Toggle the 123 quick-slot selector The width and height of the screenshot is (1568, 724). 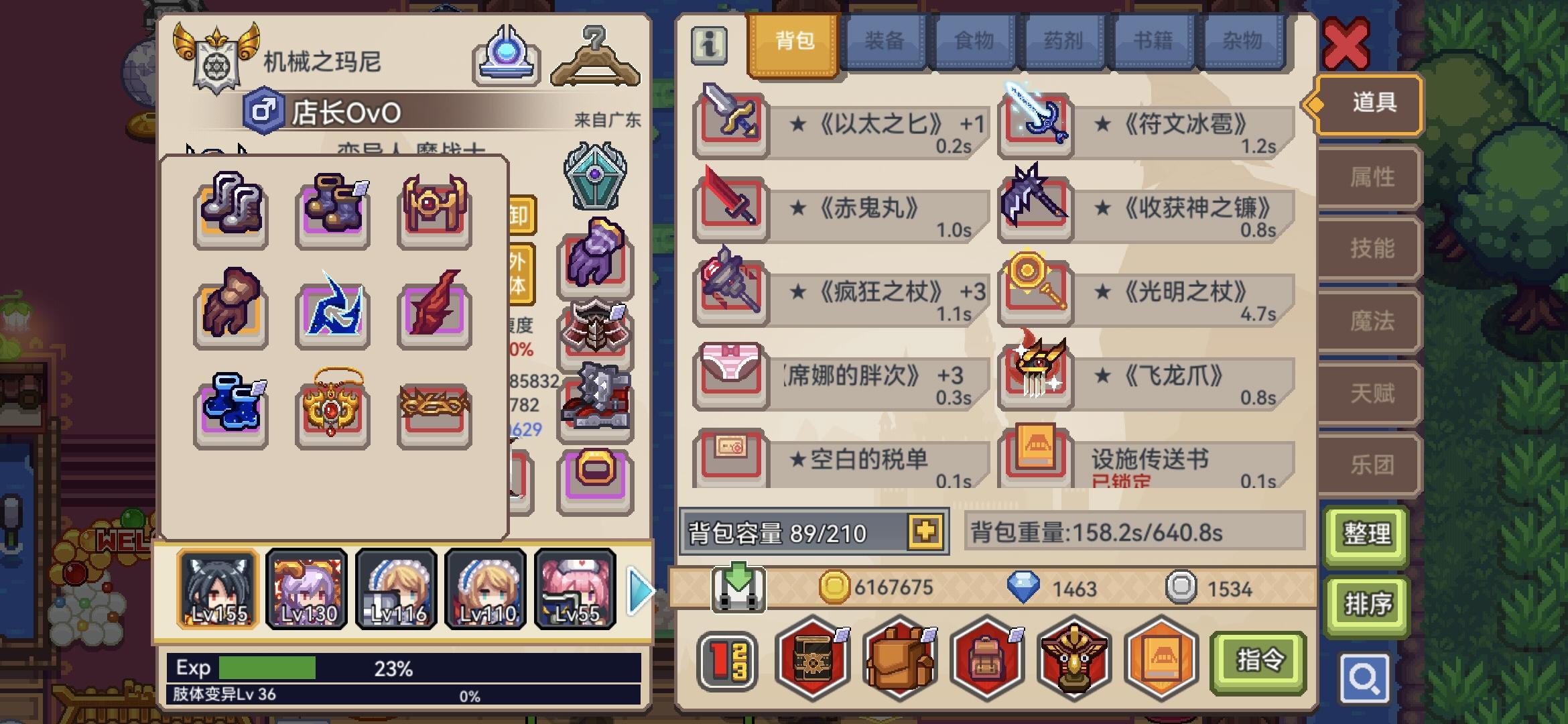pos(728,659)
